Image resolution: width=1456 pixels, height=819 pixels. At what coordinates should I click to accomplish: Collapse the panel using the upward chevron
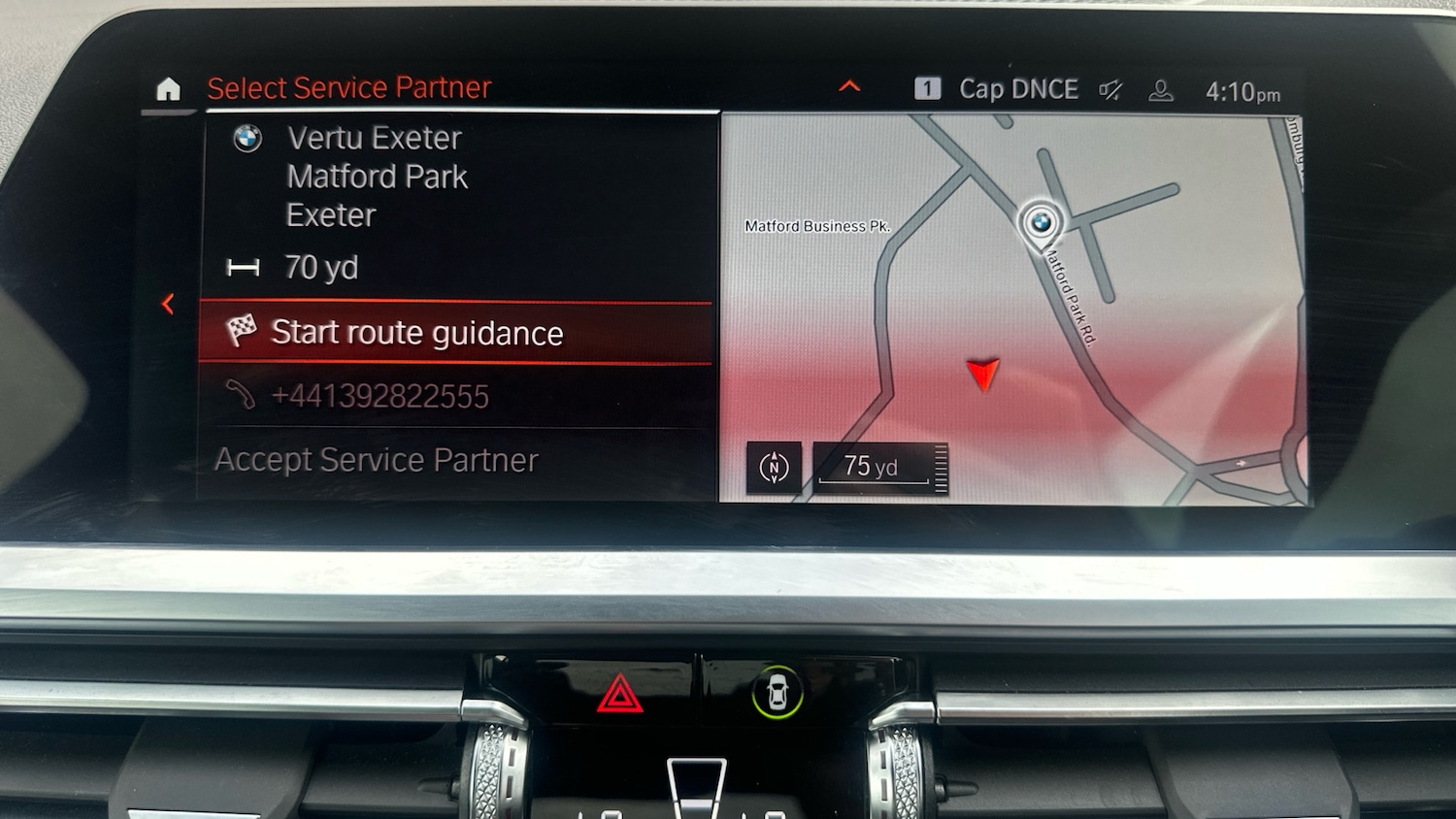click(x=849, y=85)
